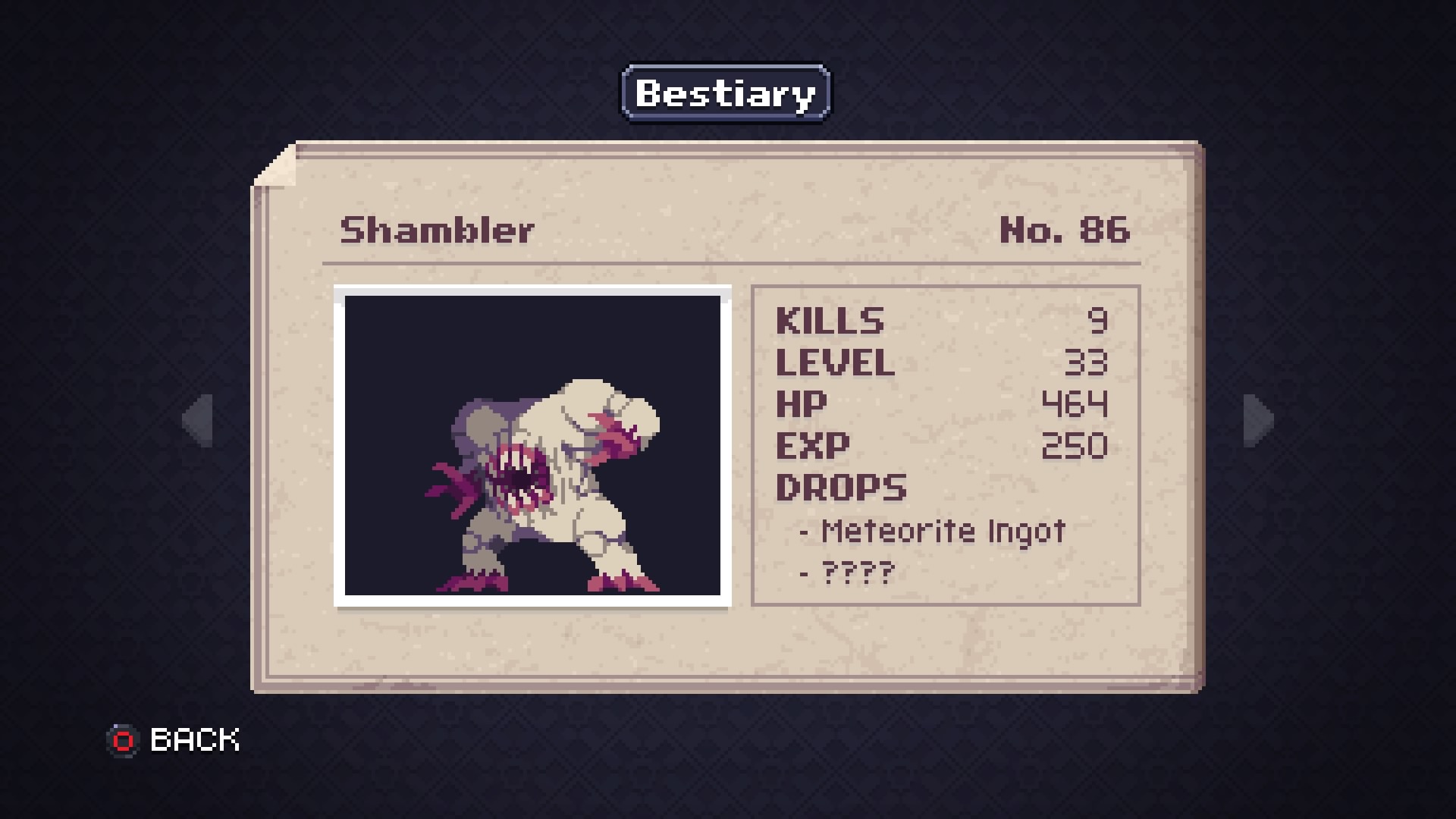Click the BACK label text
This screenshot has height=819, width=1456.
(x=193, y=738)
